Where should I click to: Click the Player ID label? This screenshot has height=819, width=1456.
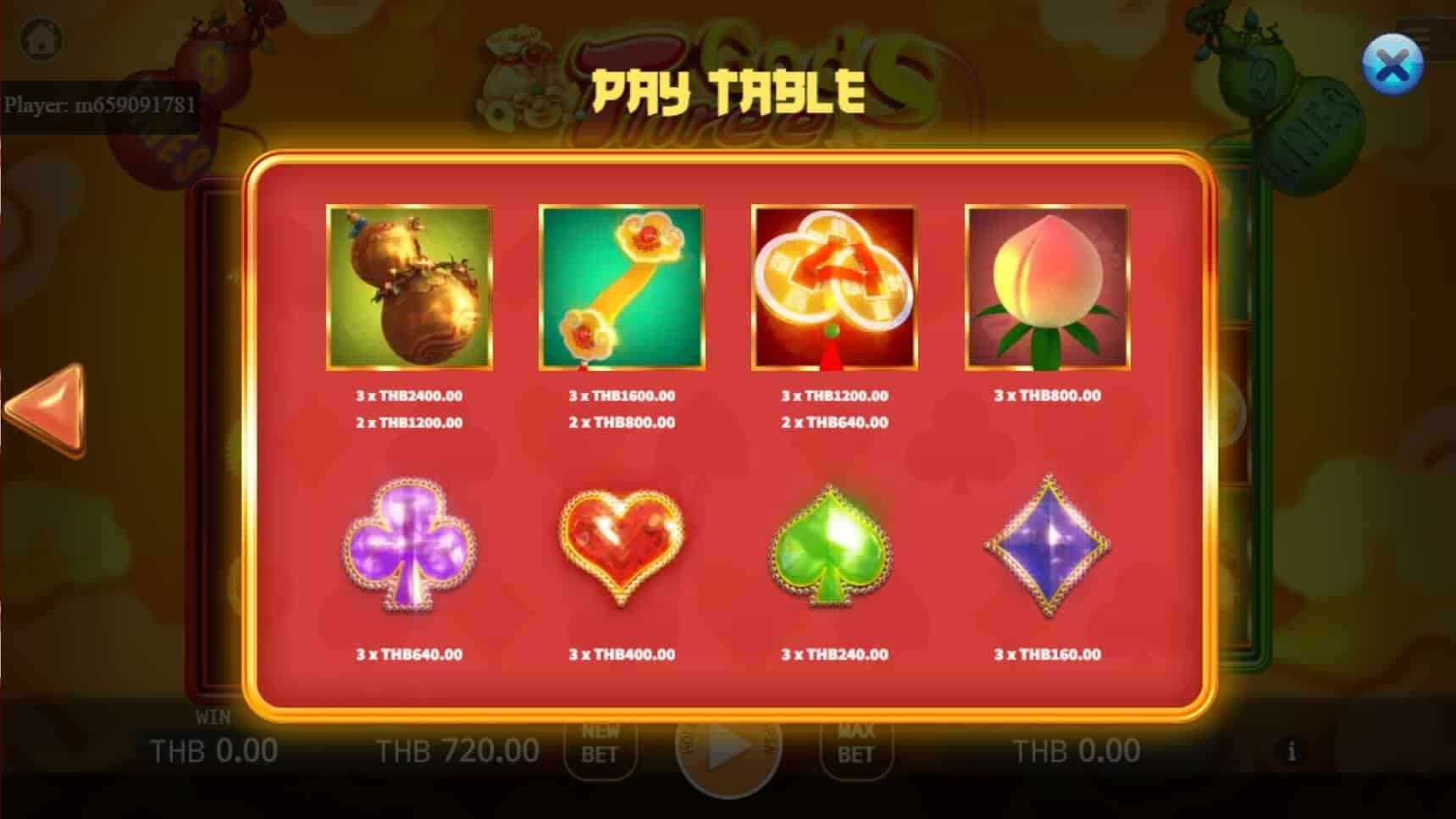pos(101,105)
